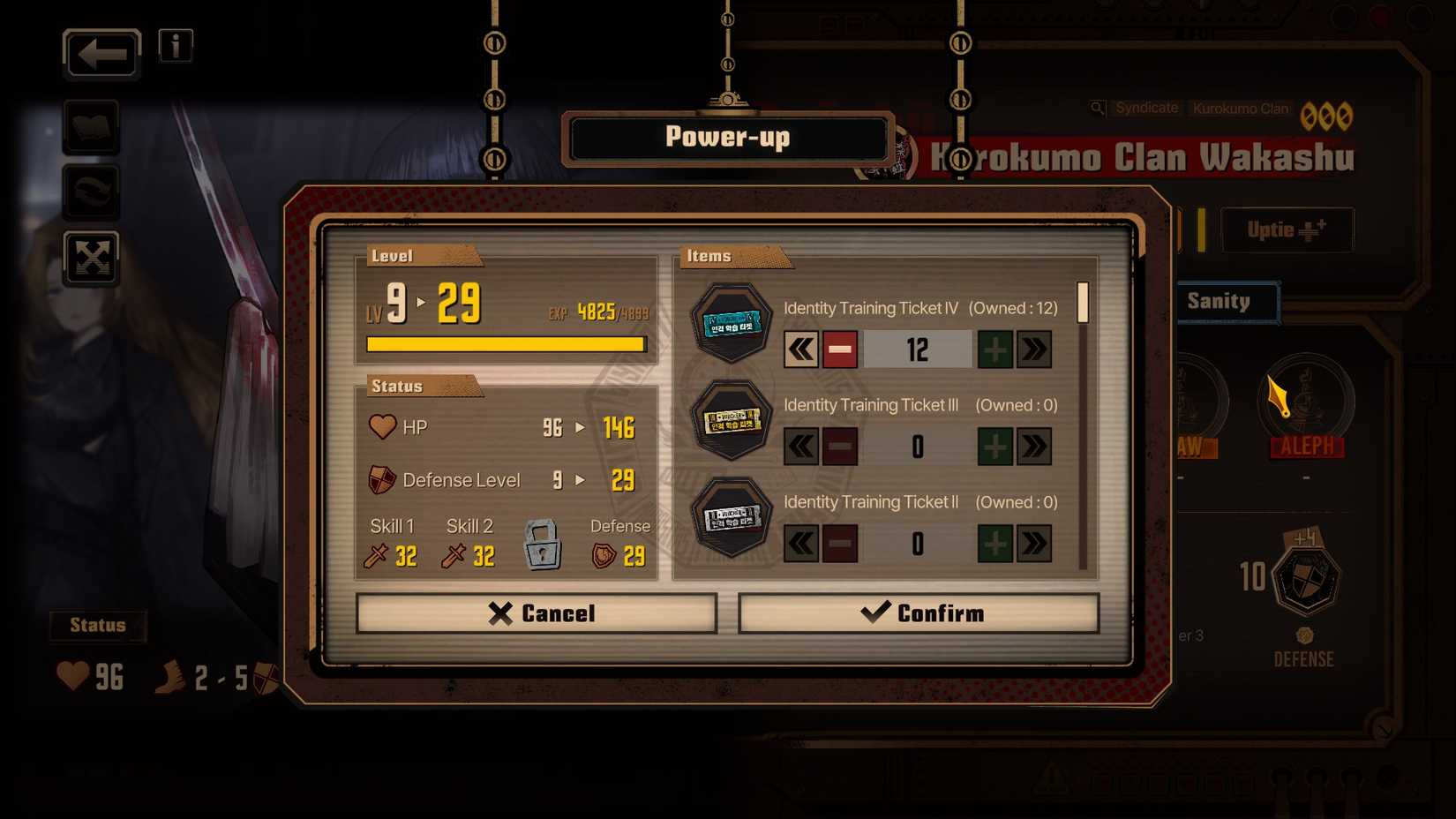Click the Identity Training Ticket III badge icon

[730, 420]
